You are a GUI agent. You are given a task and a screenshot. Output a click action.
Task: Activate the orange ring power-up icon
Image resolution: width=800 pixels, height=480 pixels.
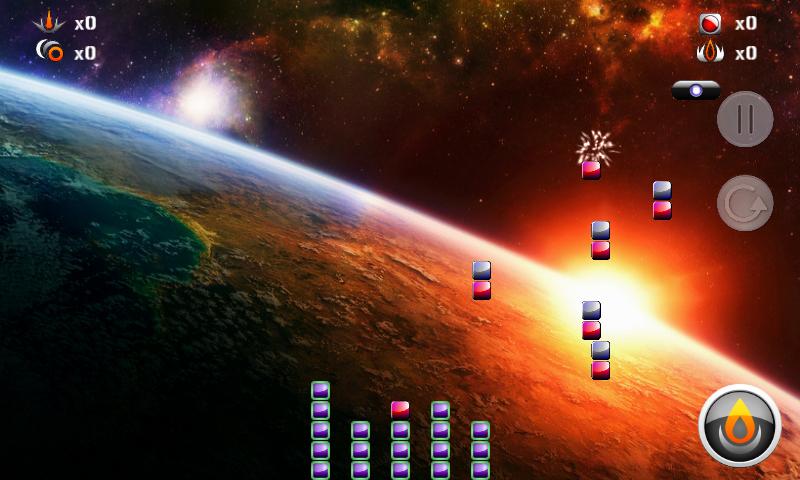49,51
